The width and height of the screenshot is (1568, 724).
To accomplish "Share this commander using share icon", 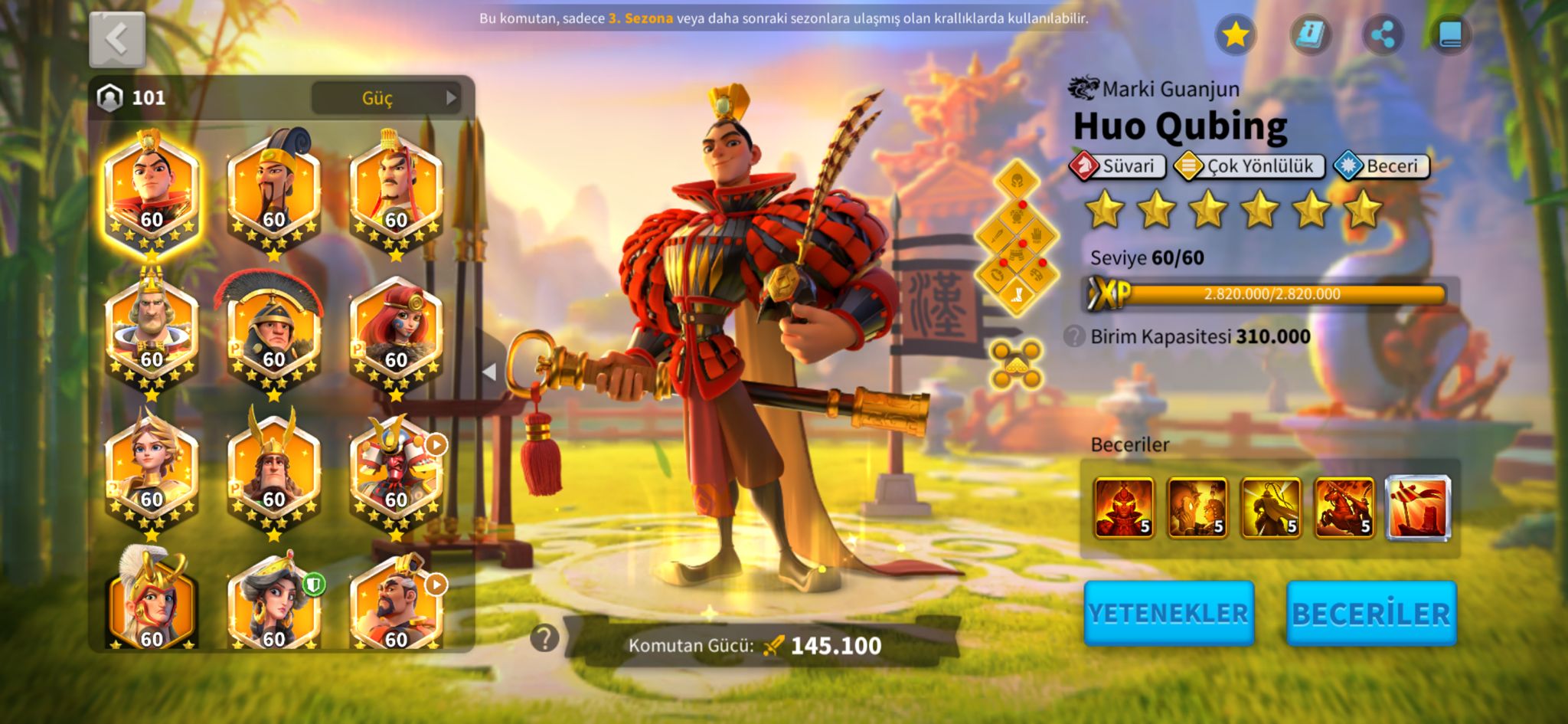I will click(x=1383, y=34).
